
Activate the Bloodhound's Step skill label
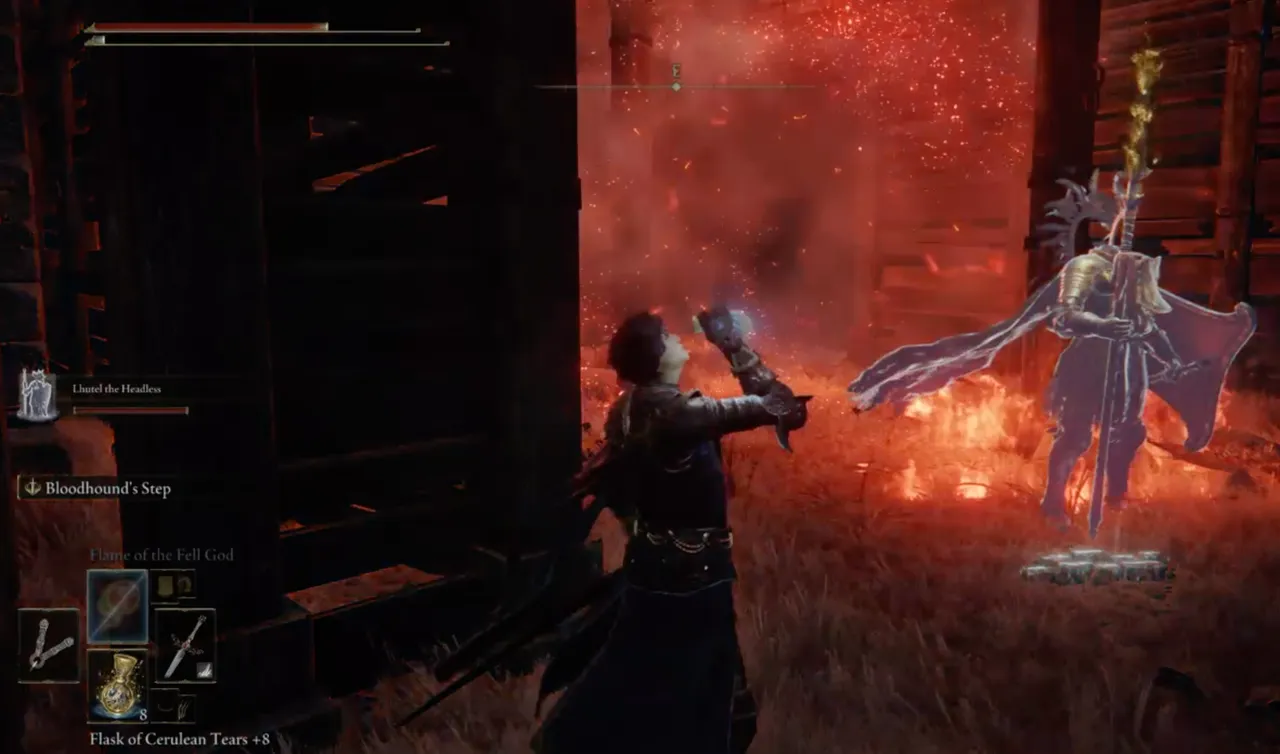click(96, 488)
